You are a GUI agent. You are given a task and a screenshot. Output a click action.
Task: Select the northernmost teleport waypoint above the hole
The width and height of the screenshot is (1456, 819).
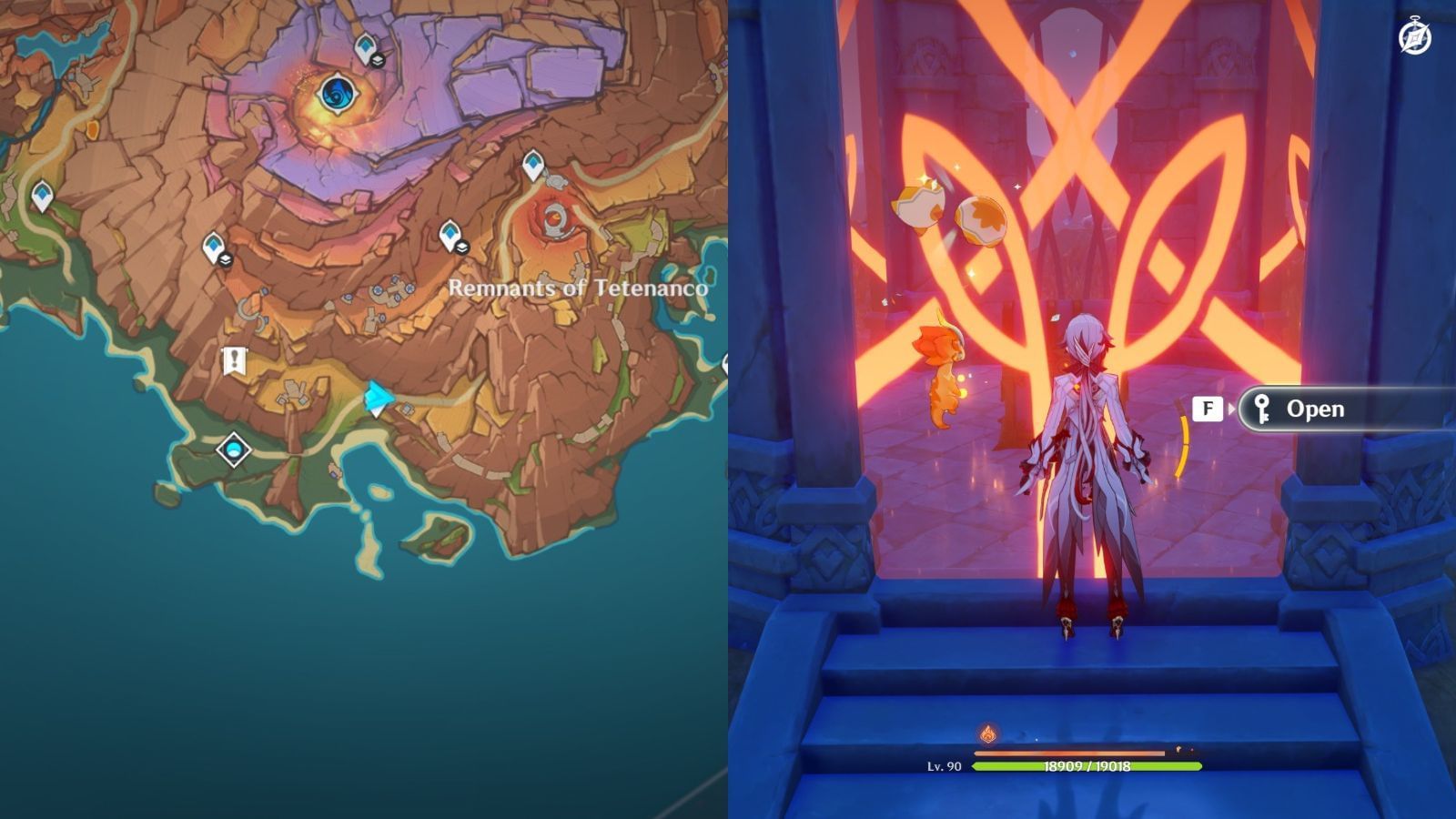(x=365, y=45)
